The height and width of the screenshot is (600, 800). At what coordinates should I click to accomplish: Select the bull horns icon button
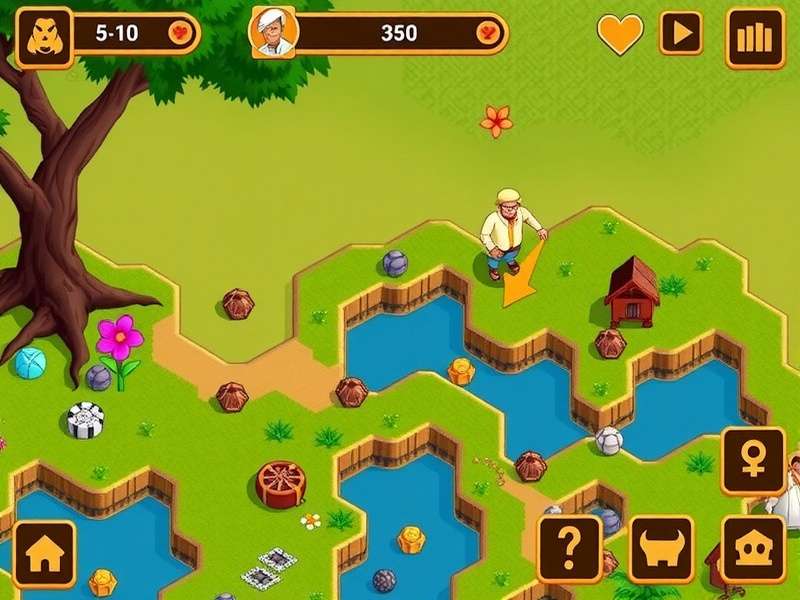(661, 549)
